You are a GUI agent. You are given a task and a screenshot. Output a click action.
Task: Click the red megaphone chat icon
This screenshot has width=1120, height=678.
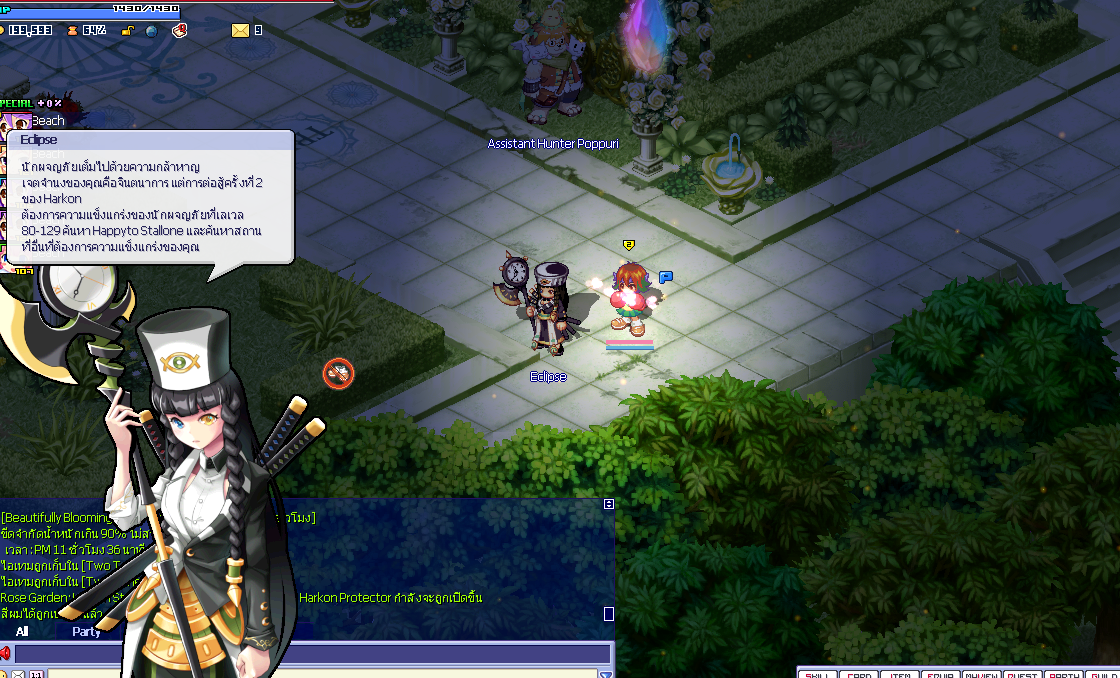click(x=6, y=654)
